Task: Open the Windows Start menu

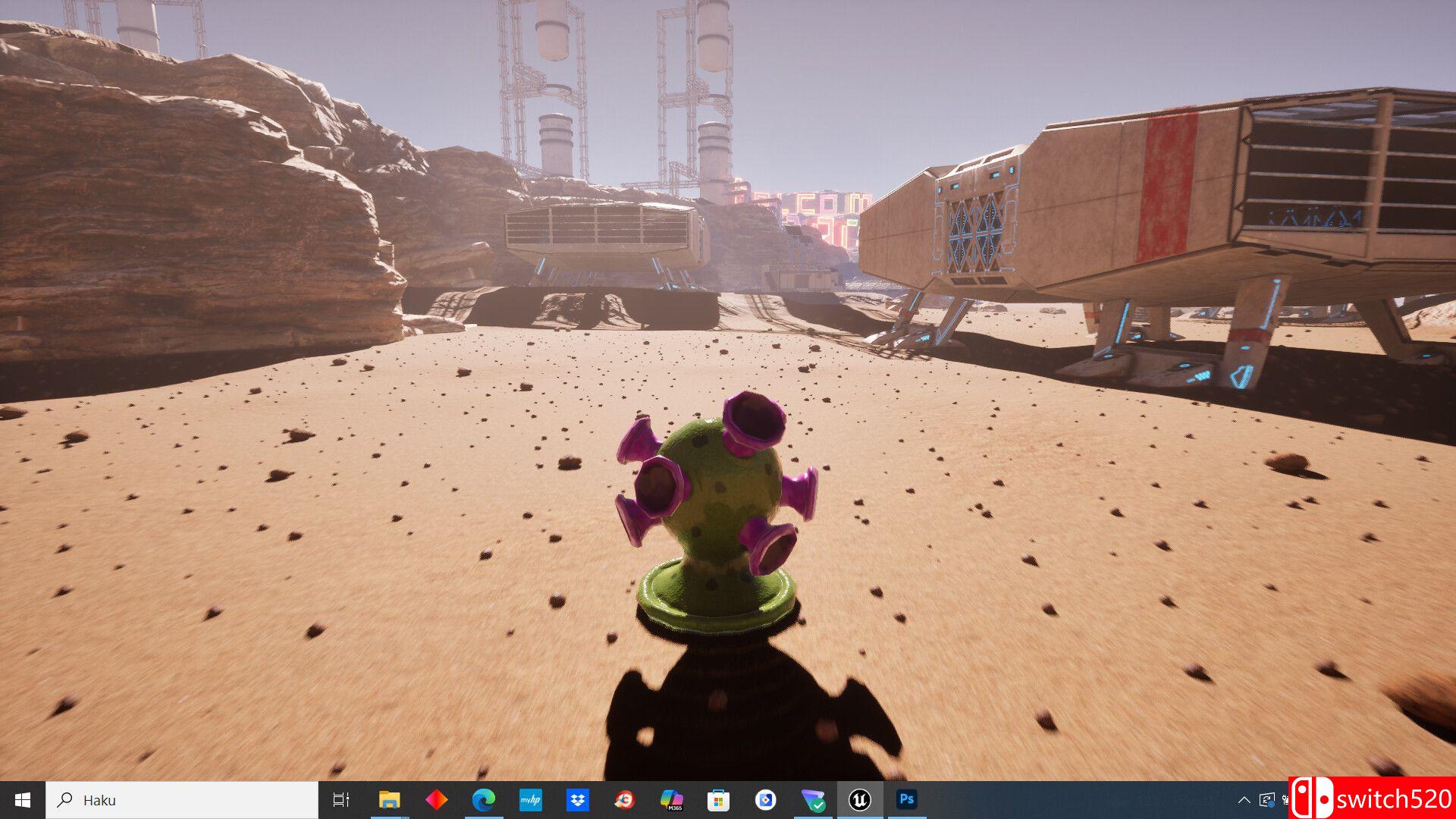Action: 23,800
